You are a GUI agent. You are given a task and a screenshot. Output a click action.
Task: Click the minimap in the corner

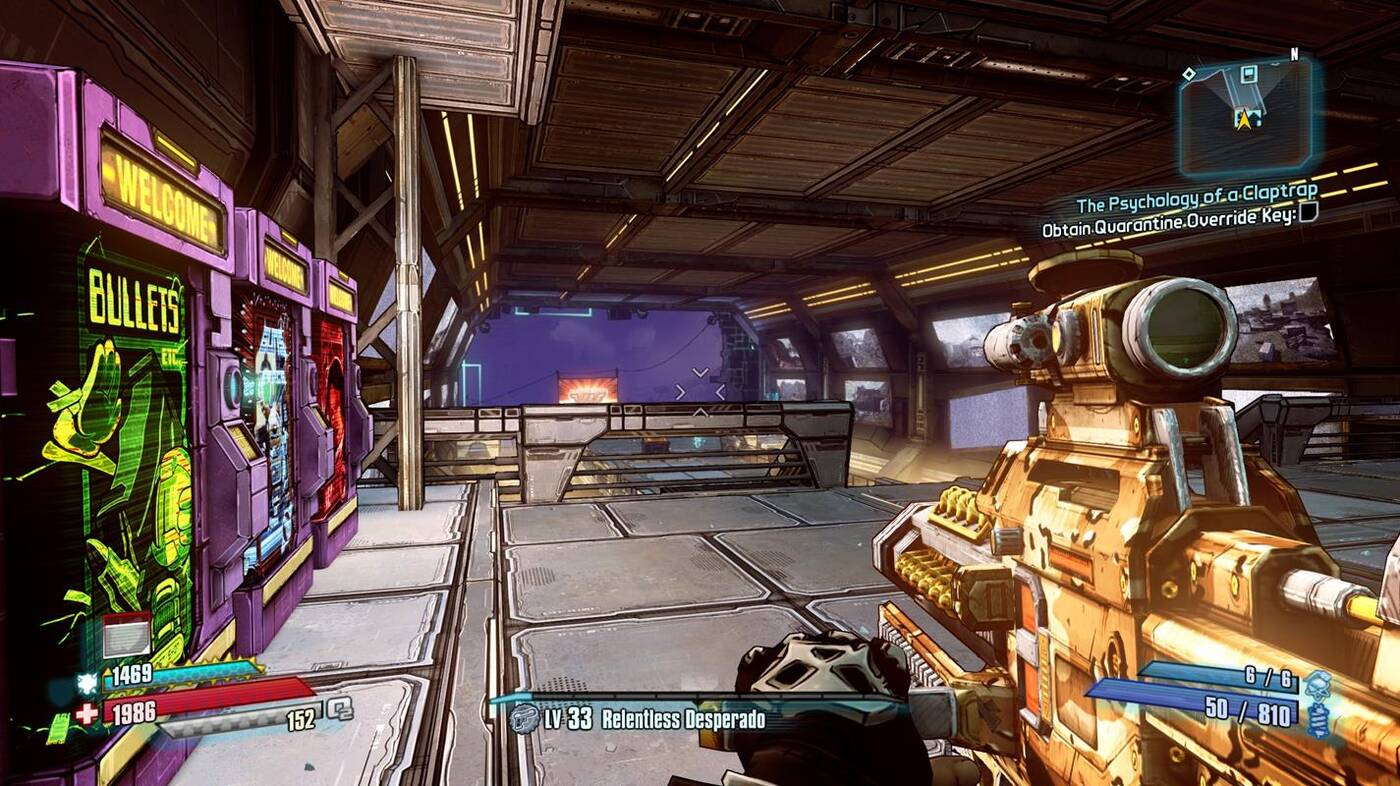pyautogui.click(x=1244, y=116)
